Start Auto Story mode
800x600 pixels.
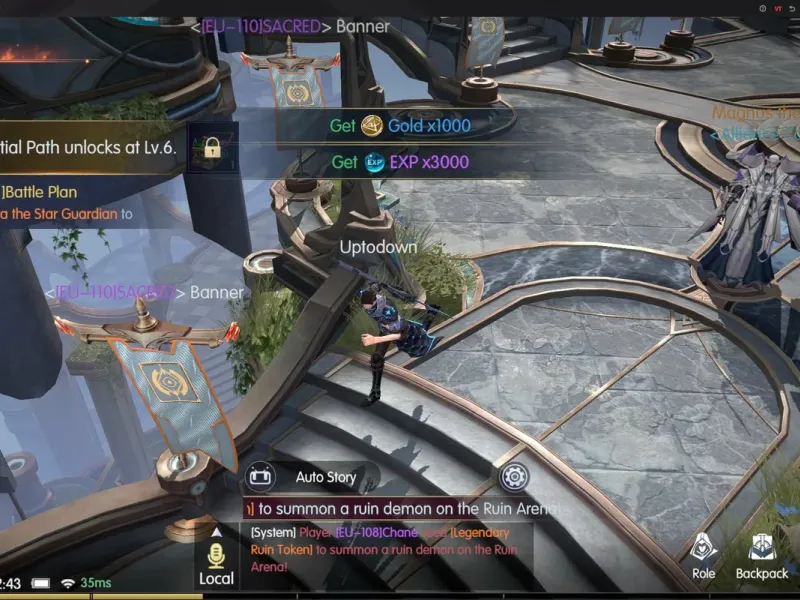pyautogui.click(x=262, y=477)
